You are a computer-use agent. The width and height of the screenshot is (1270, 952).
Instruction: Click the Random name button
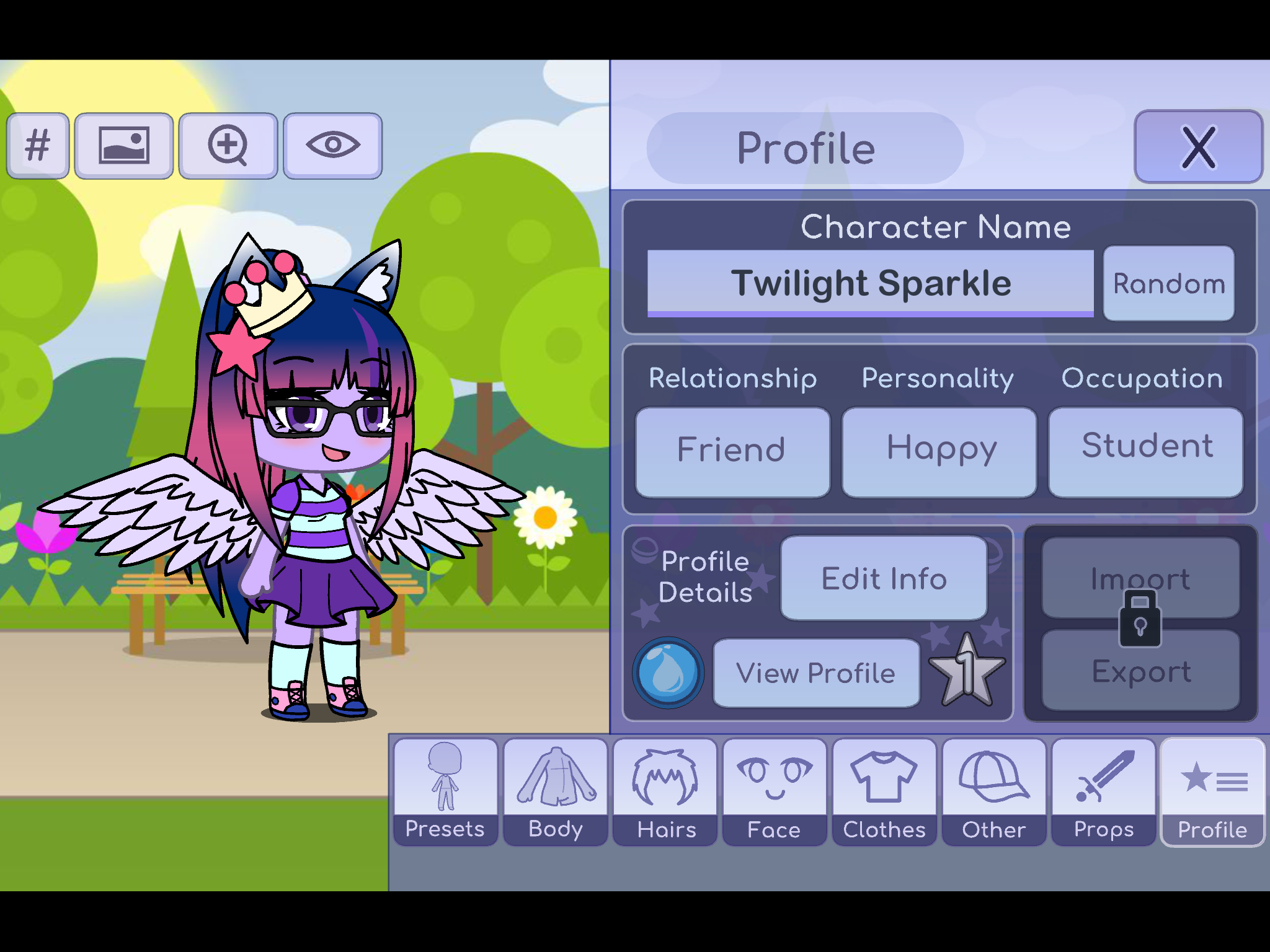pyautogui.click(x=1168, y=283)
